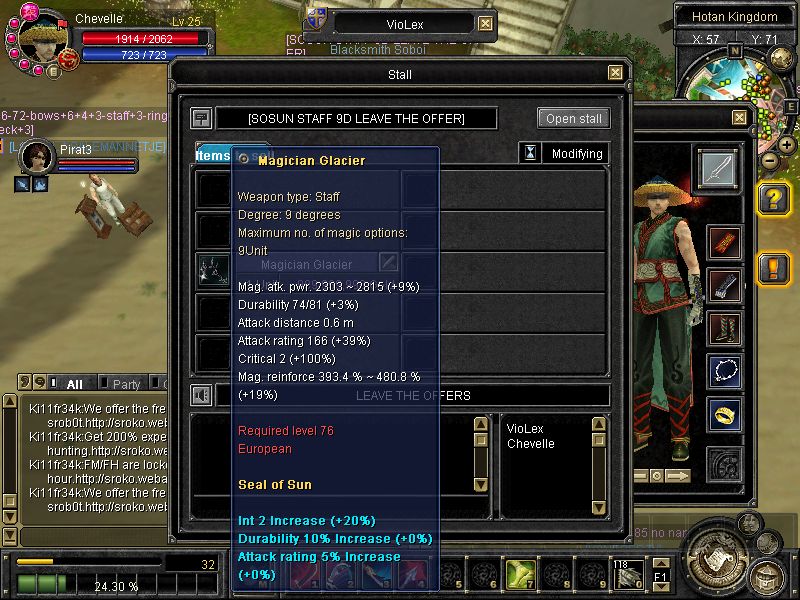Open the yellow question mark help button

click(x=774, y=200)
